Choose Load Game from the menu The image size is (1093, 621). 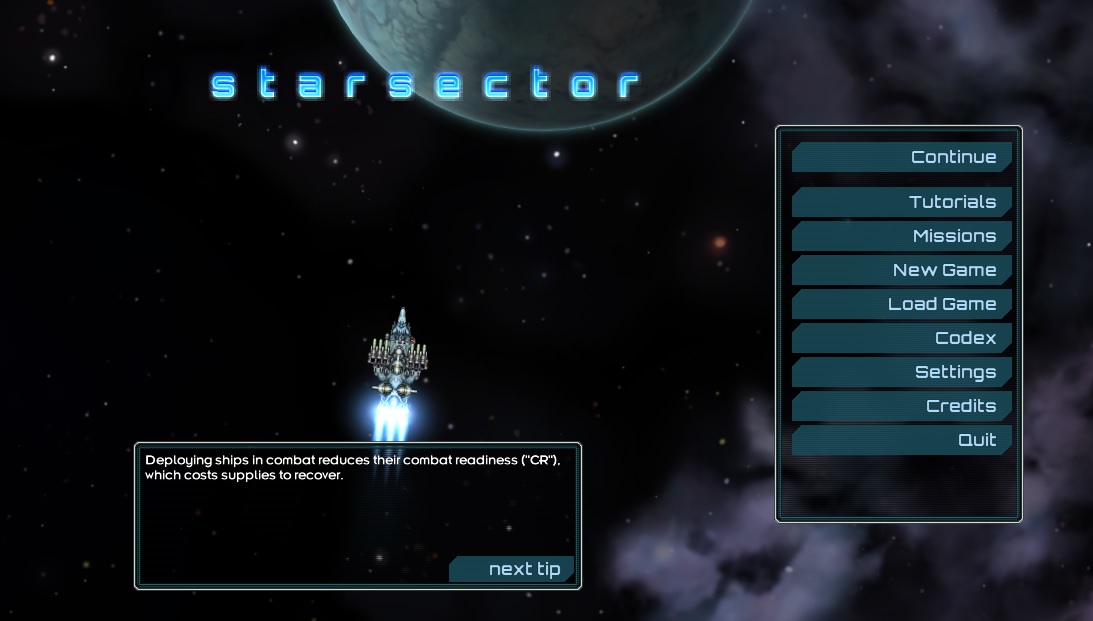(x=902, y=304)
